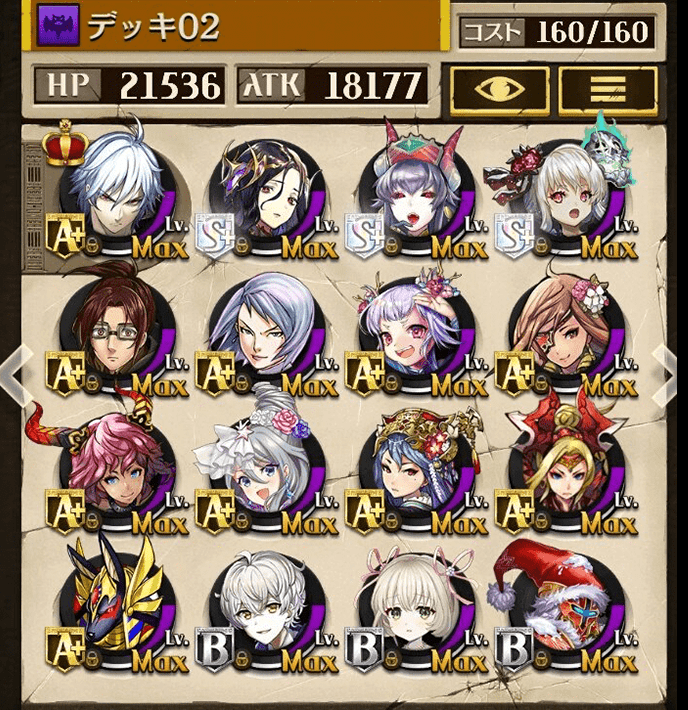Go to the previous deck with left arrow
The image size is (688, 710).
[13, 373]
